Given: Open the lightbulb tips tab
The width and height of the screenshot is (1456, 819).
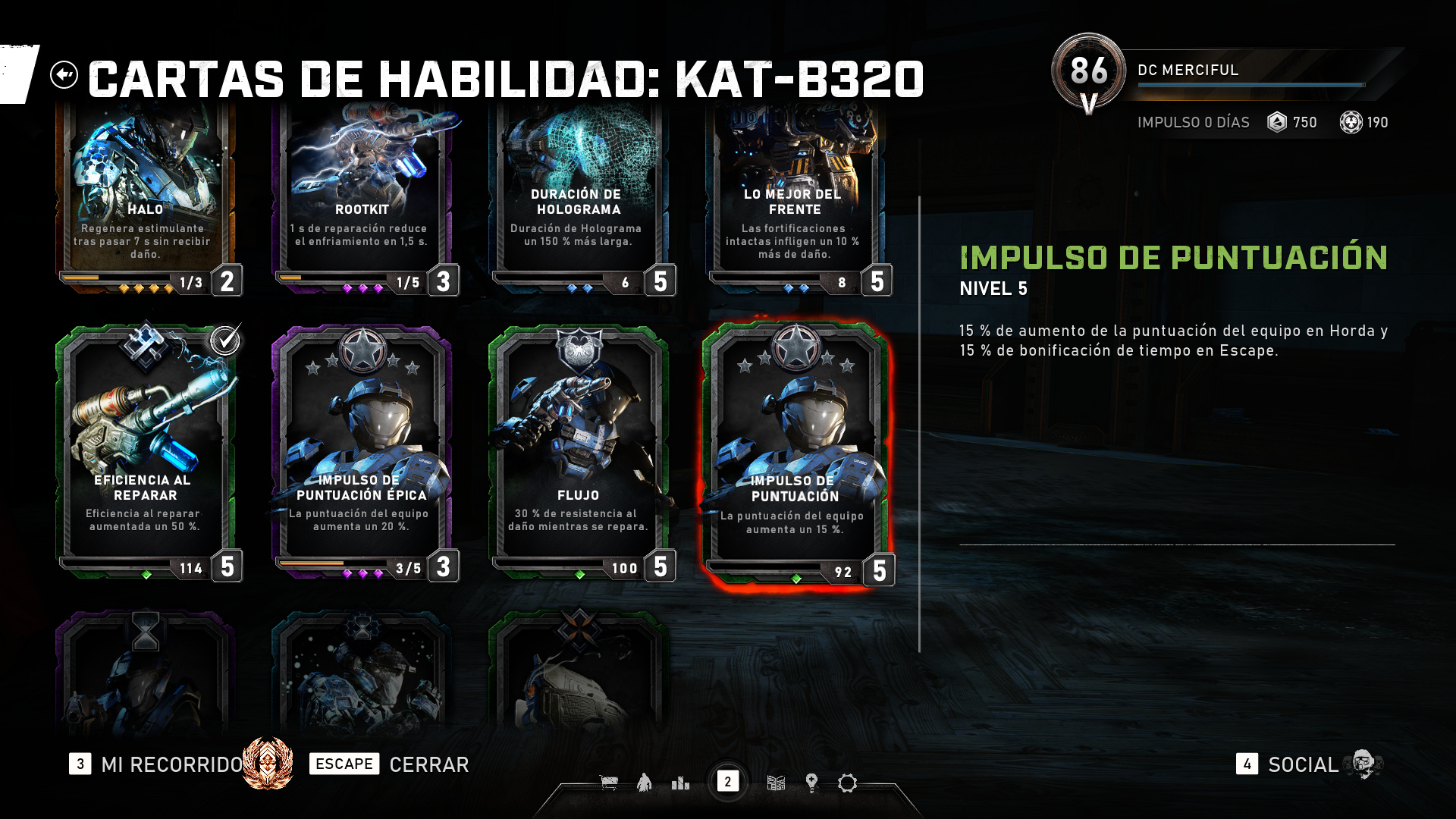Looking at the screenshot, I should [x=811, y=783].
